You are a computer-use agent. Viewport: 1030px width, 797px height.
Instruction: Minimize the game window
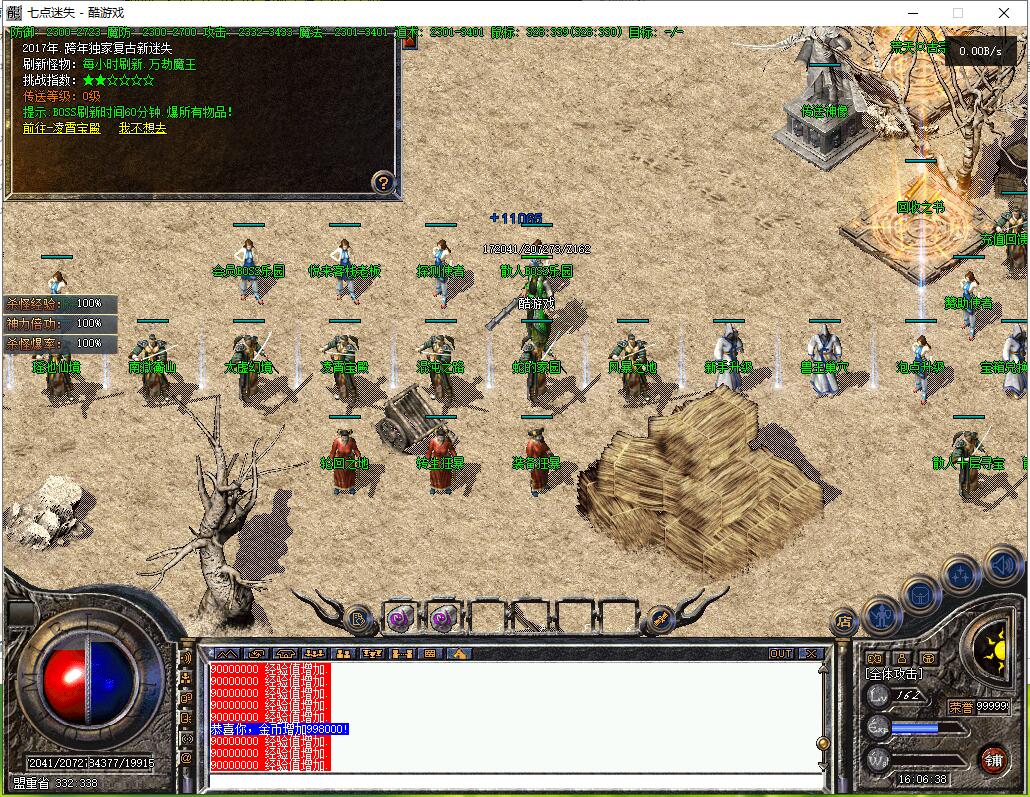coord(911,13)
